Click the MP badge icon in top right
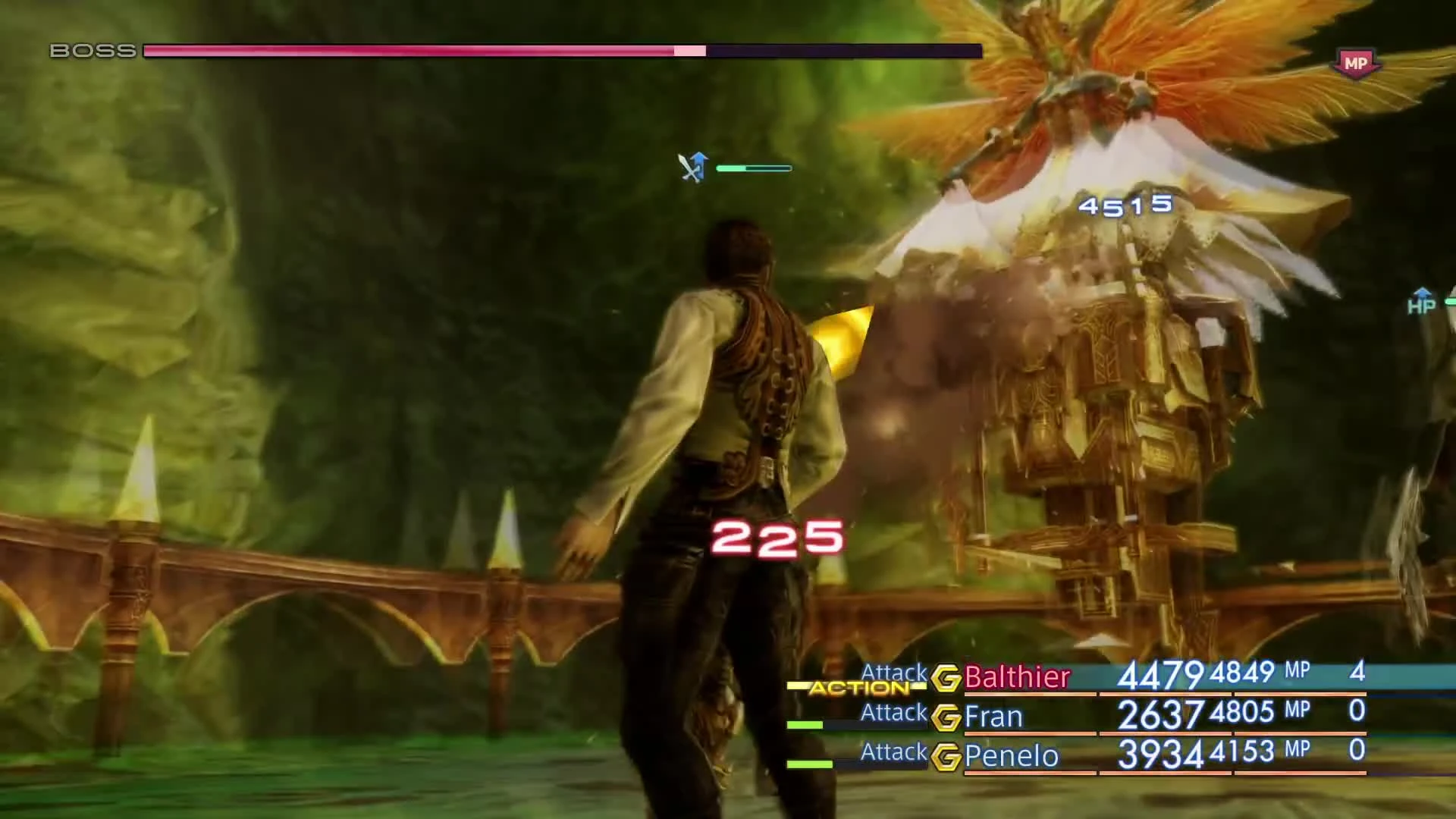 [x=1357, y=63]
